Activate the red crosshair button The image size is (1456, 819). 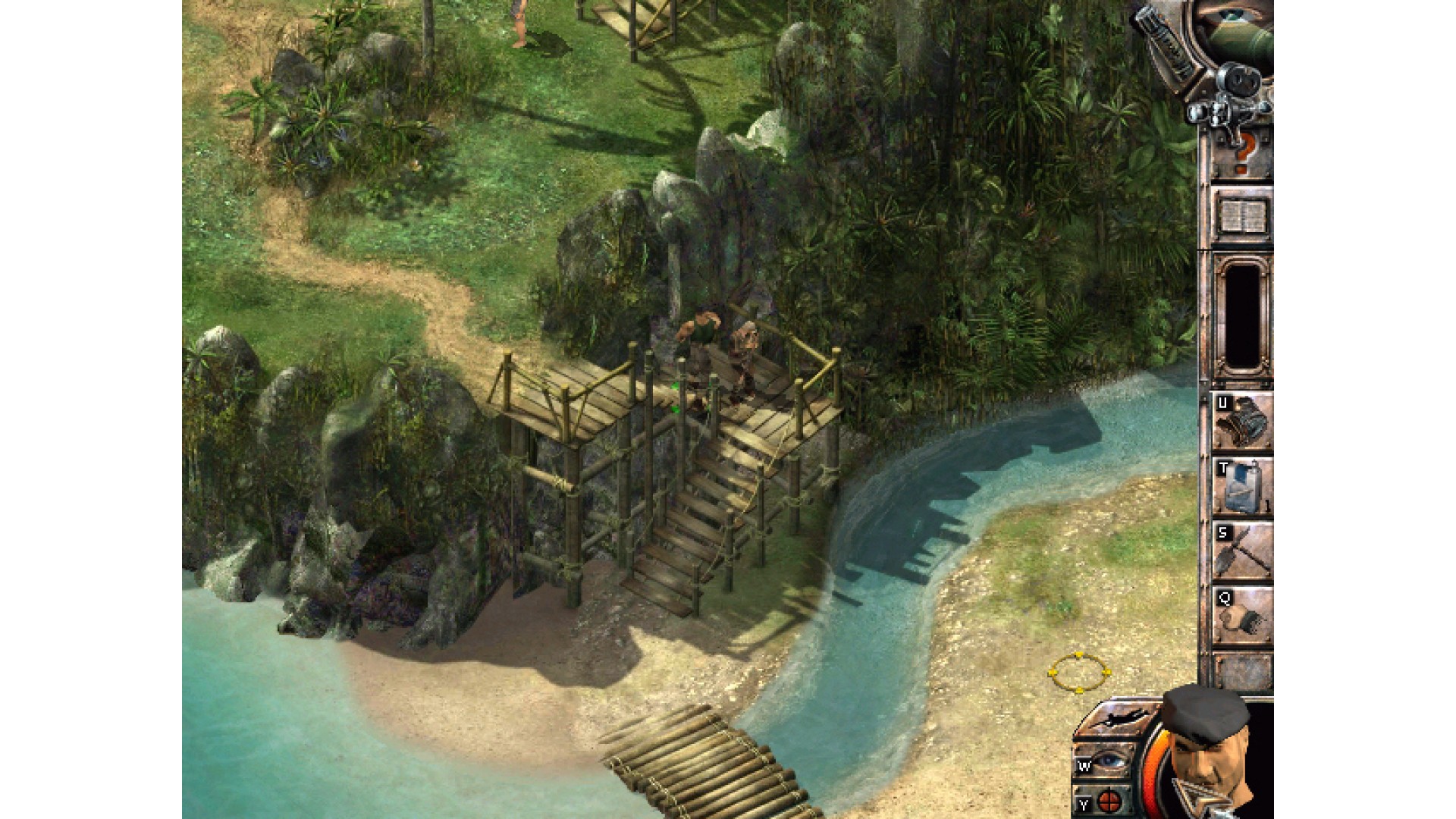tap(1107, 801)
